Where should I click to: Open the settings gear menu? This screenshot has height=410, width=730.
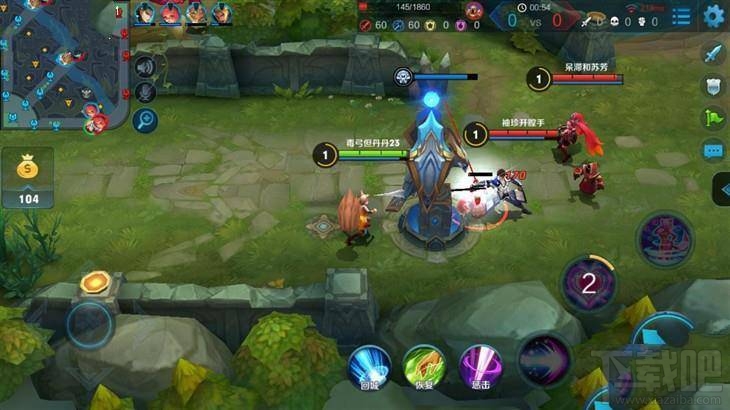pyautogui.click(x=714, y=16)
